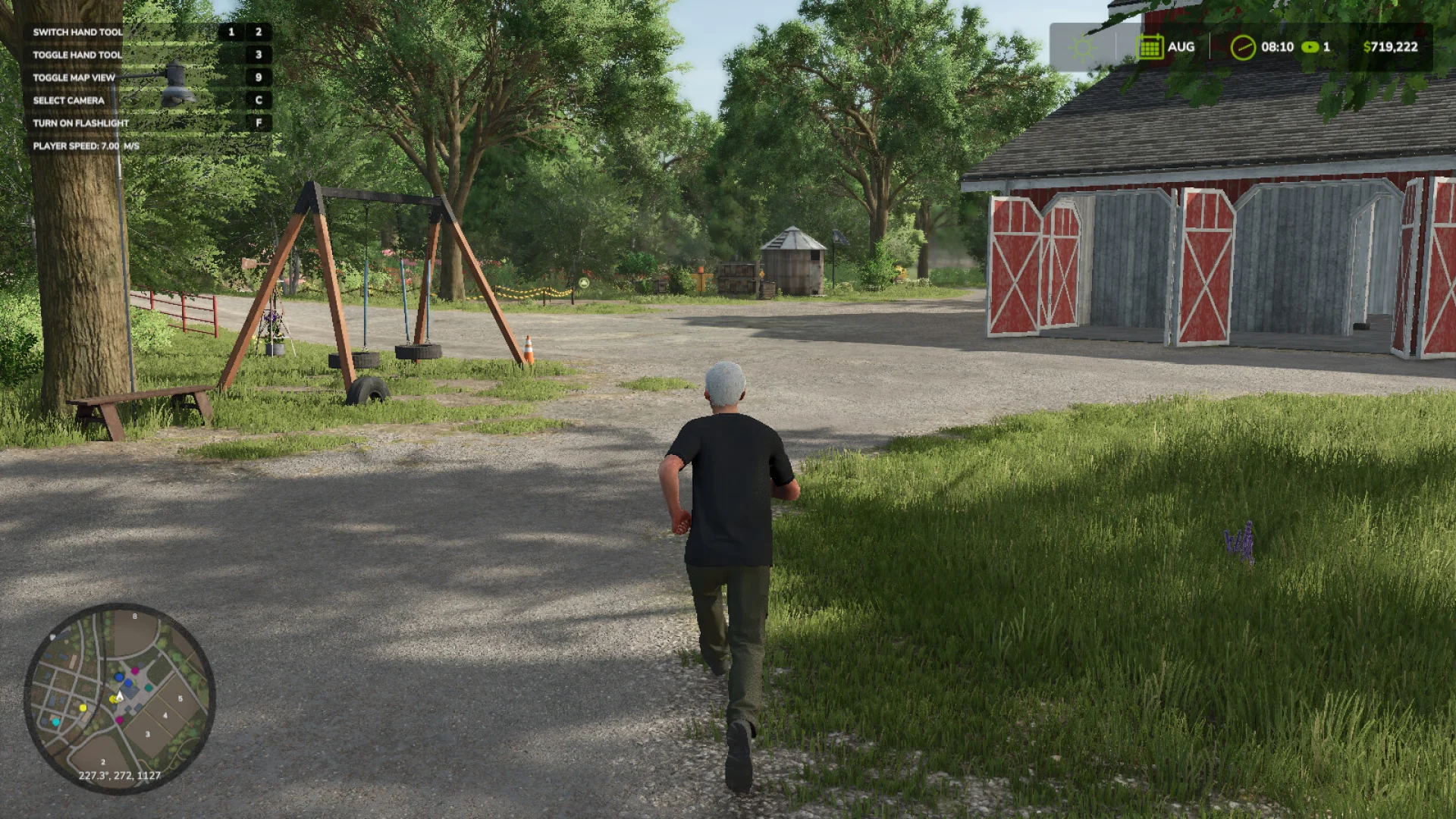Toggle the hand tool via its help entry
The width and height of the screenshot is (1456, 819).
click(76, 55)
